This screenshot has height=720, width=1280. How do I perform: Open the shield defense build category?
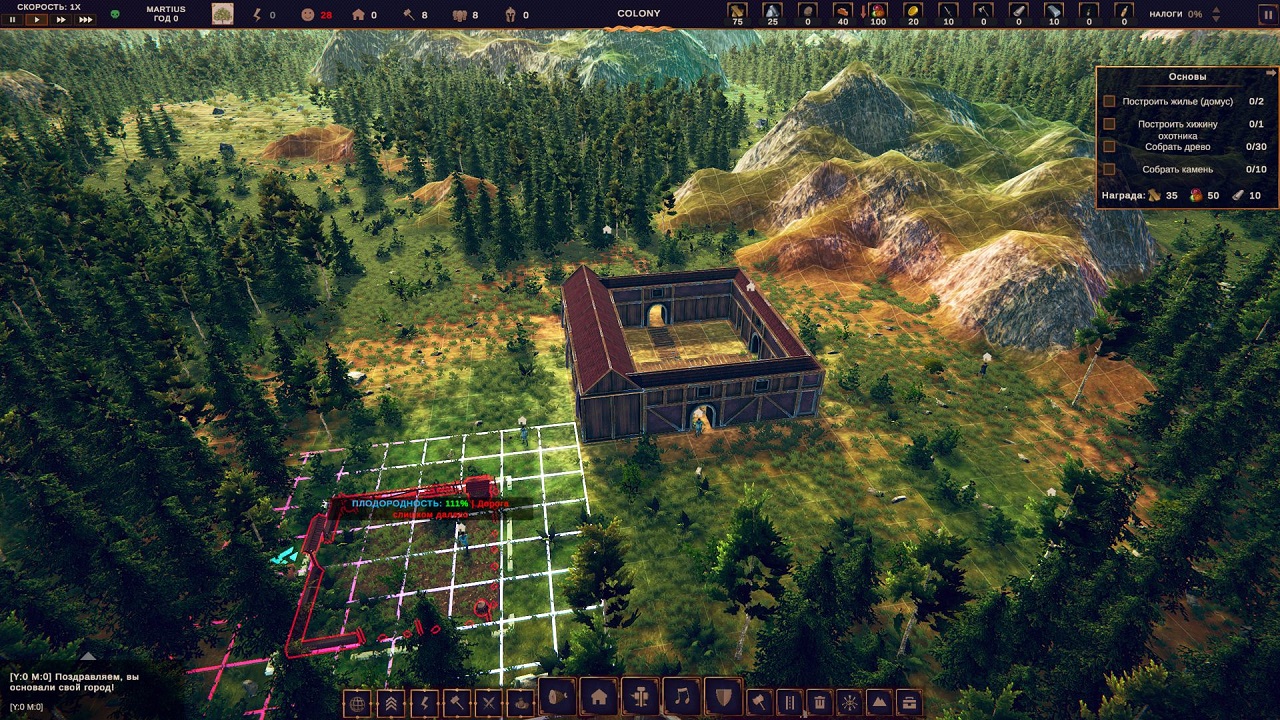coord(724,697)
